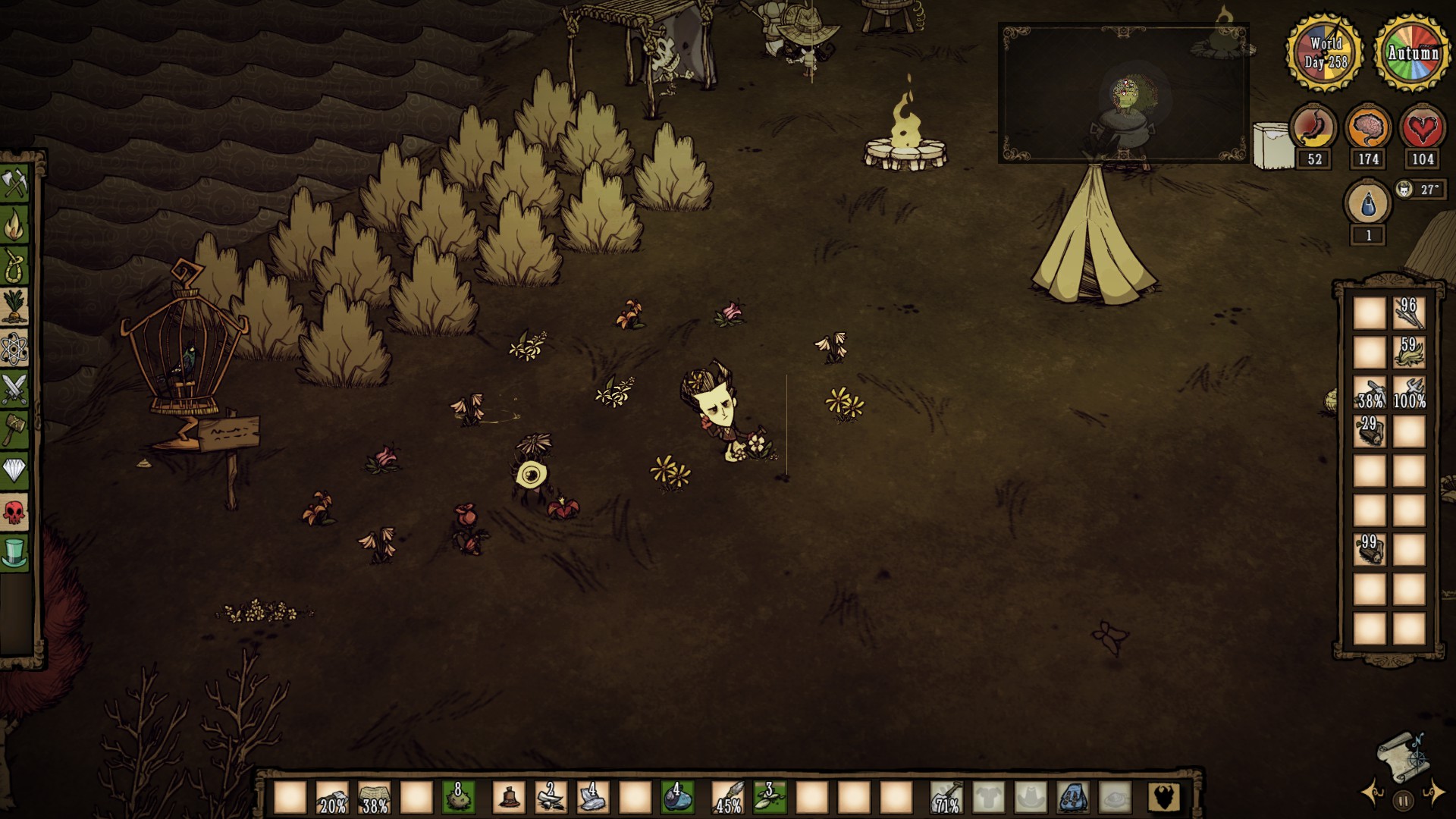1456x819 pixels.
Task: Select the log stack of 99
Action: point(1370,550)
